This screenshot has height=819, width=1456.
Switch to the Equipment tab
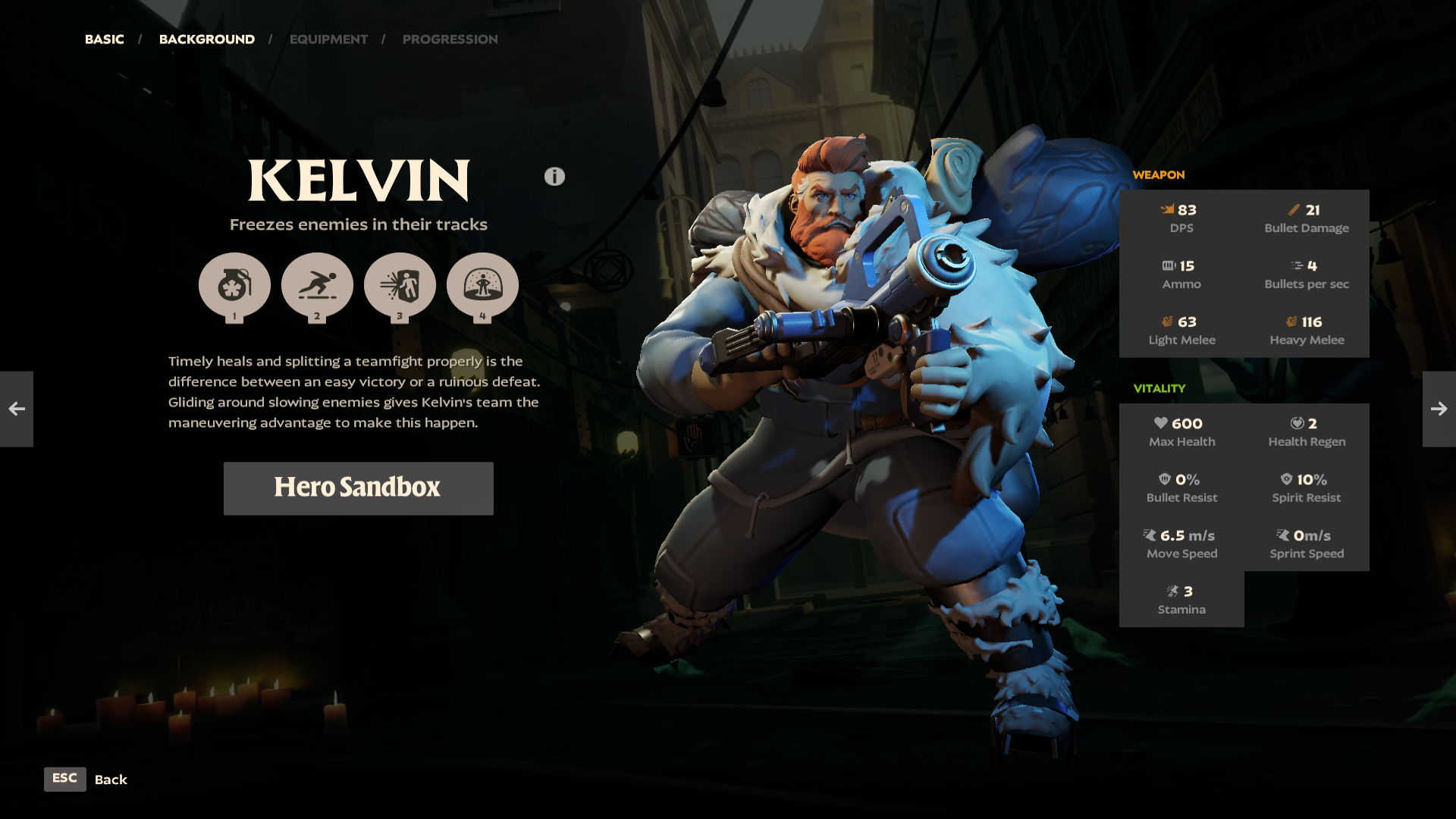coord(328,39)
